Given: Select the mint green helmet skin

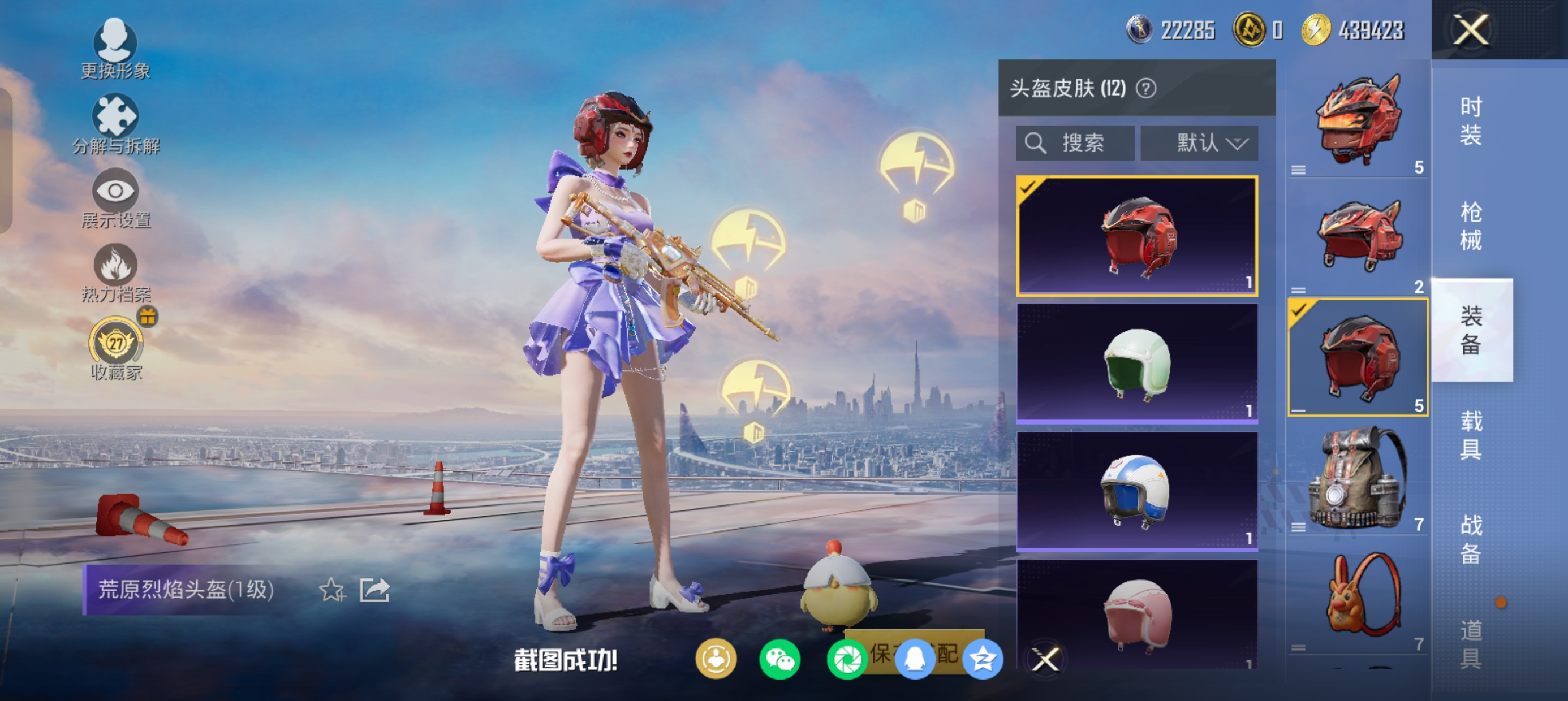Looking at the screenshot, I should (x=1136, y=364).
